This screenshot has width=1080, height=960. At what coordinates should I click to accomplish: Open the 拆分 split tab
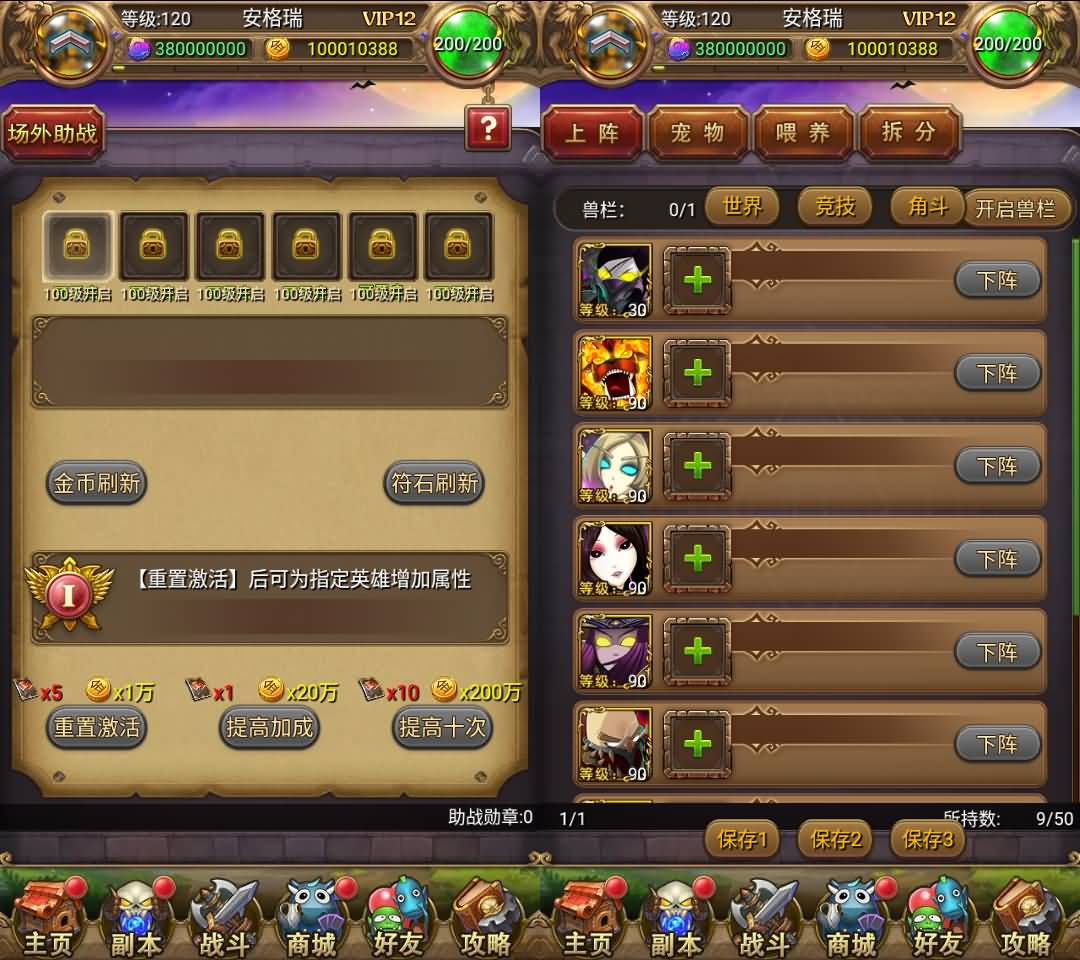[x=908, y=133]
